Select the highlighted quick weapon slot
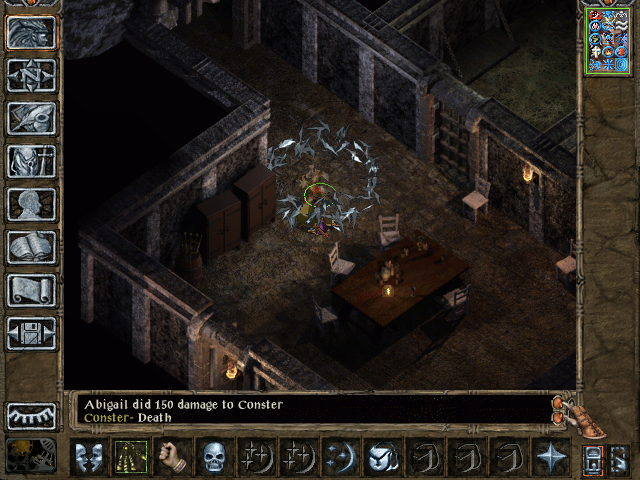The height and width of the screenshot is (480, 640). 130,457
